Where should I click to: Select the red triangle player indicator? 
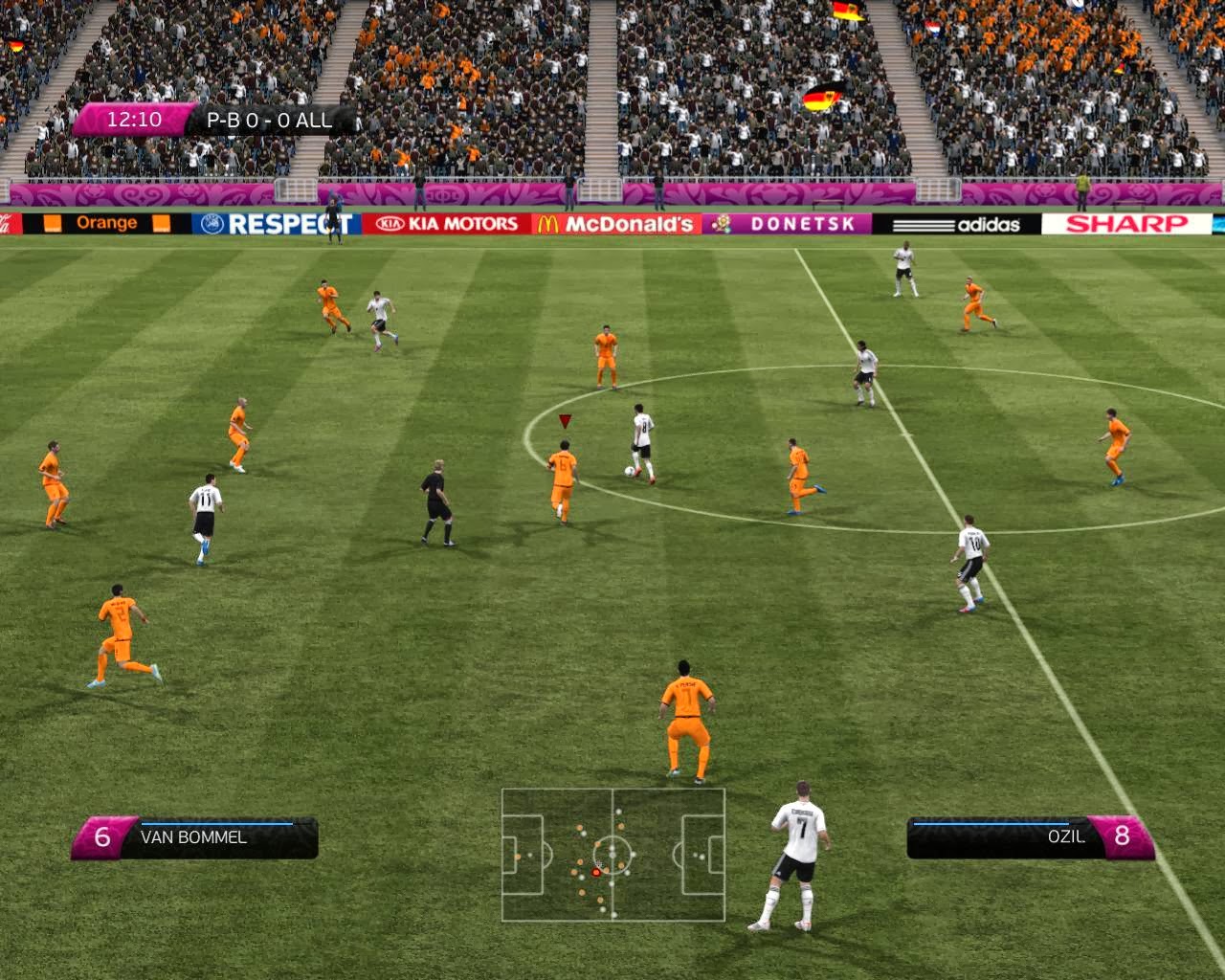point(565,419)
